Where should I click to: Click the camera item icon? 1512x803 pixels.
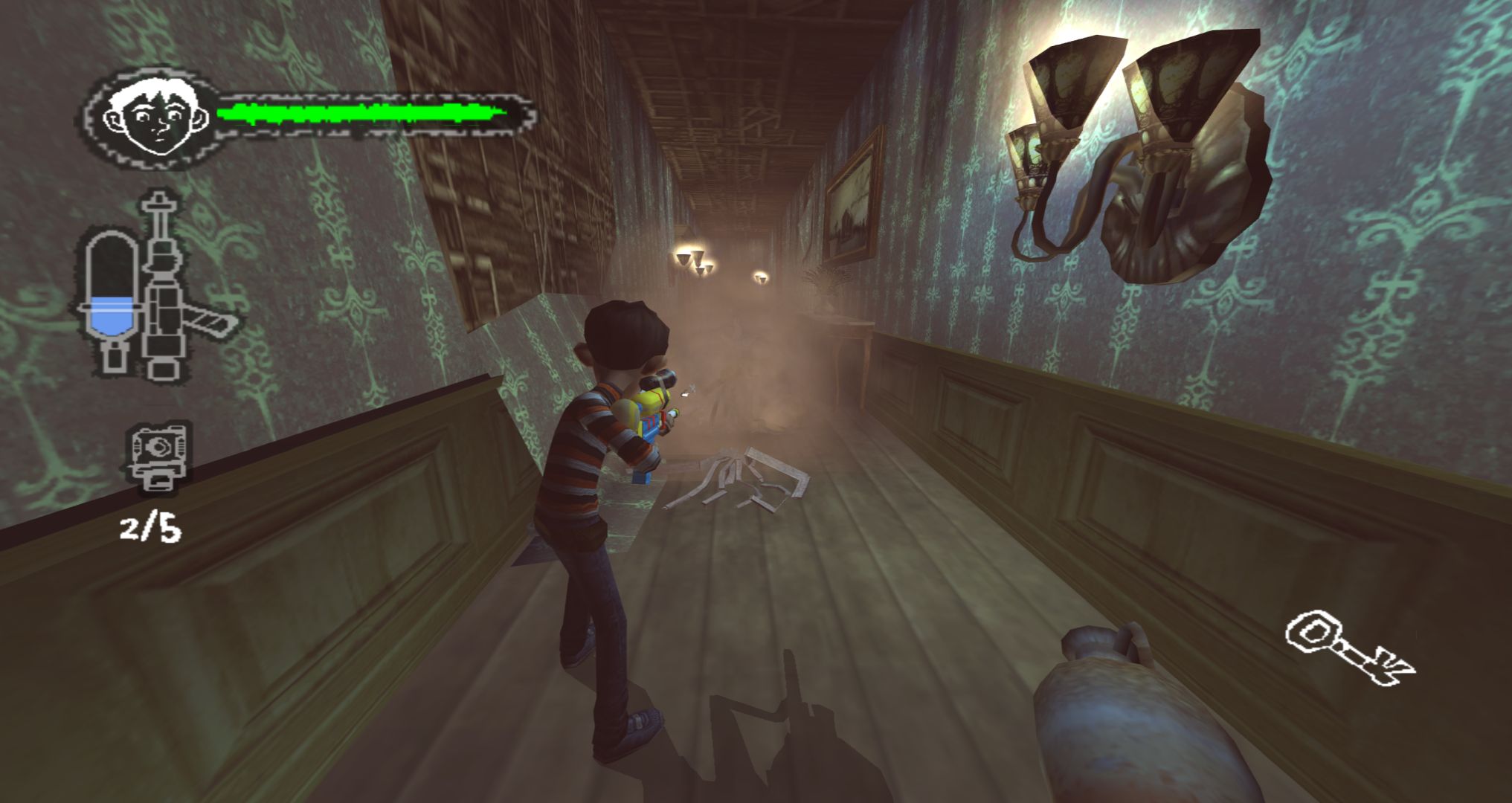(158, 455)
